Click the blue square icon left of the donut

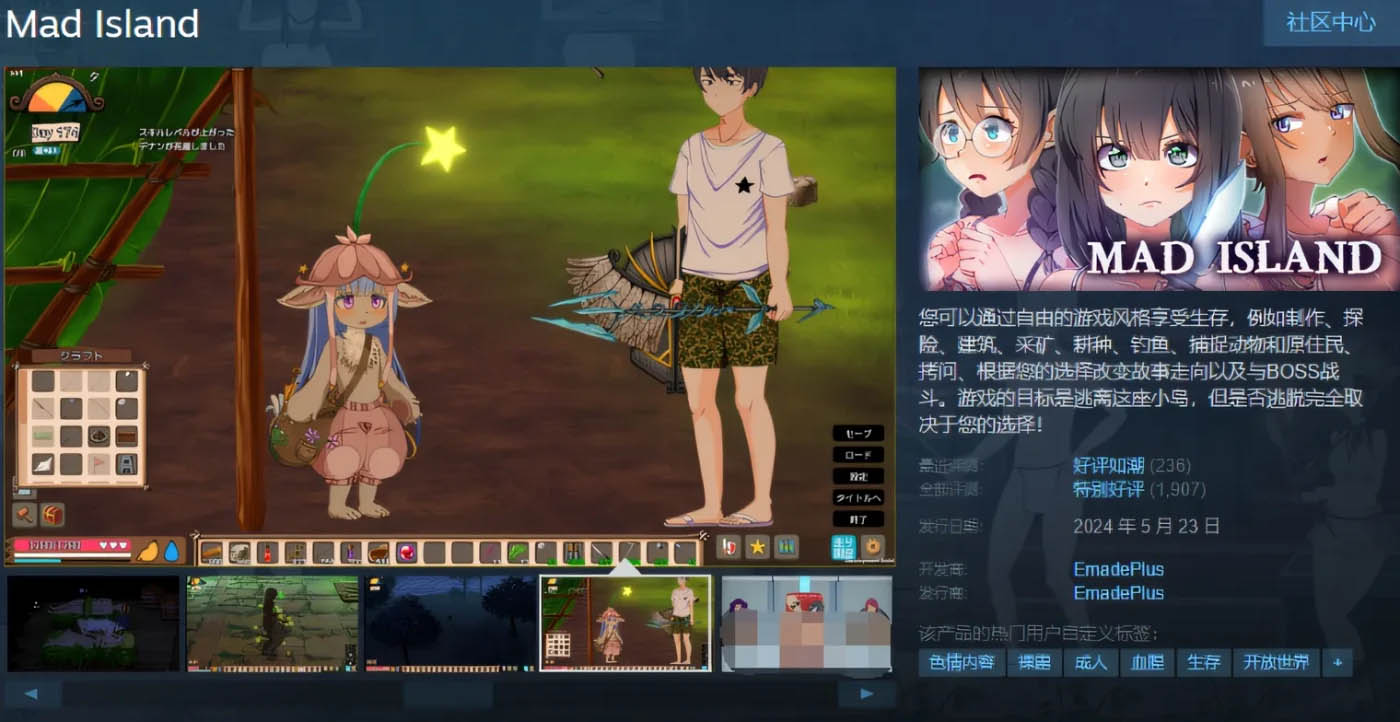point(844,547)
